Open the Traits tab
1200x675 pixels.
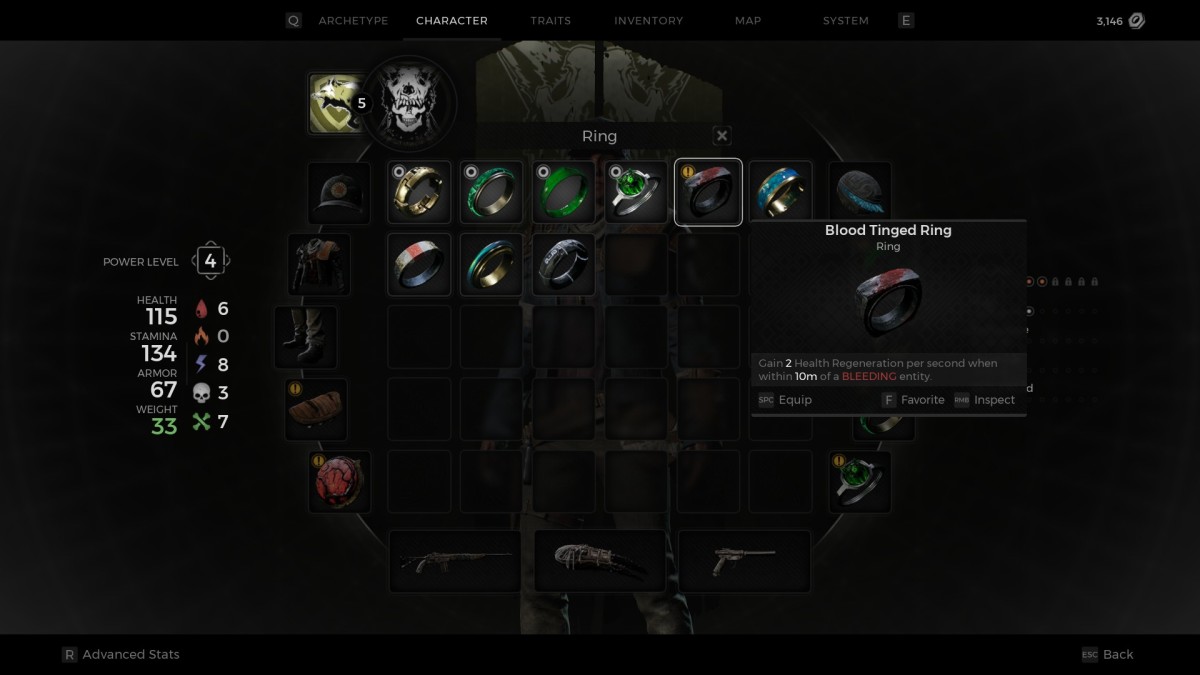pos(551,20)
